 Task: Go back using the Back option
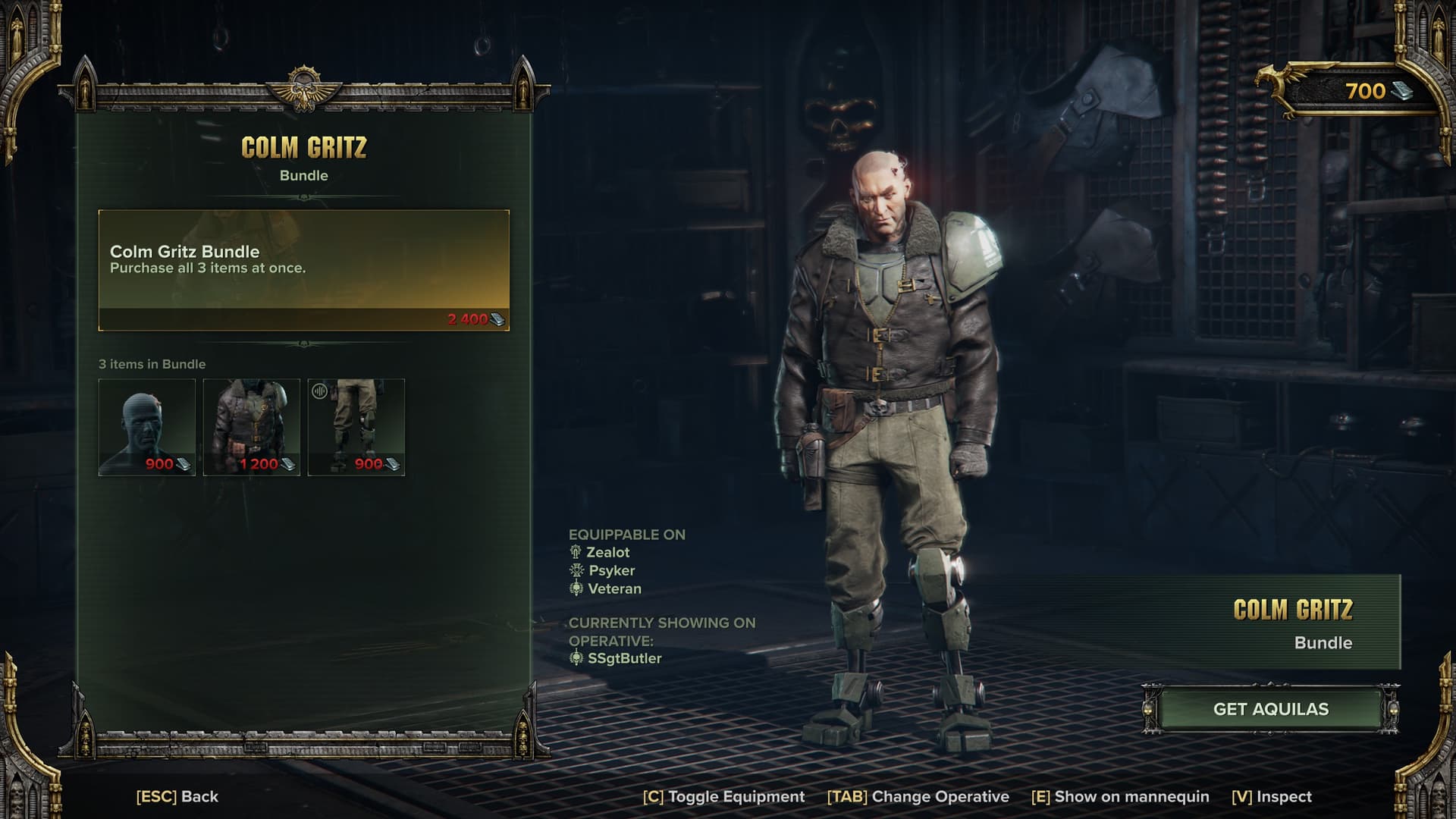tap(177, 796)
